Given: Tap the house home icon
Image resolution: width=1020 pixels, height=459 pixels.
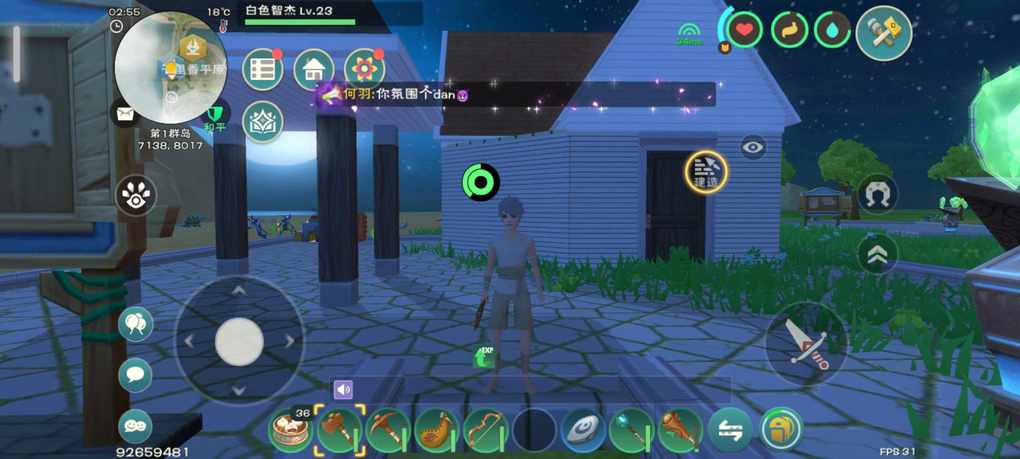Looking at the screenshot, I should pyautogui.click(x=314, y=70).
